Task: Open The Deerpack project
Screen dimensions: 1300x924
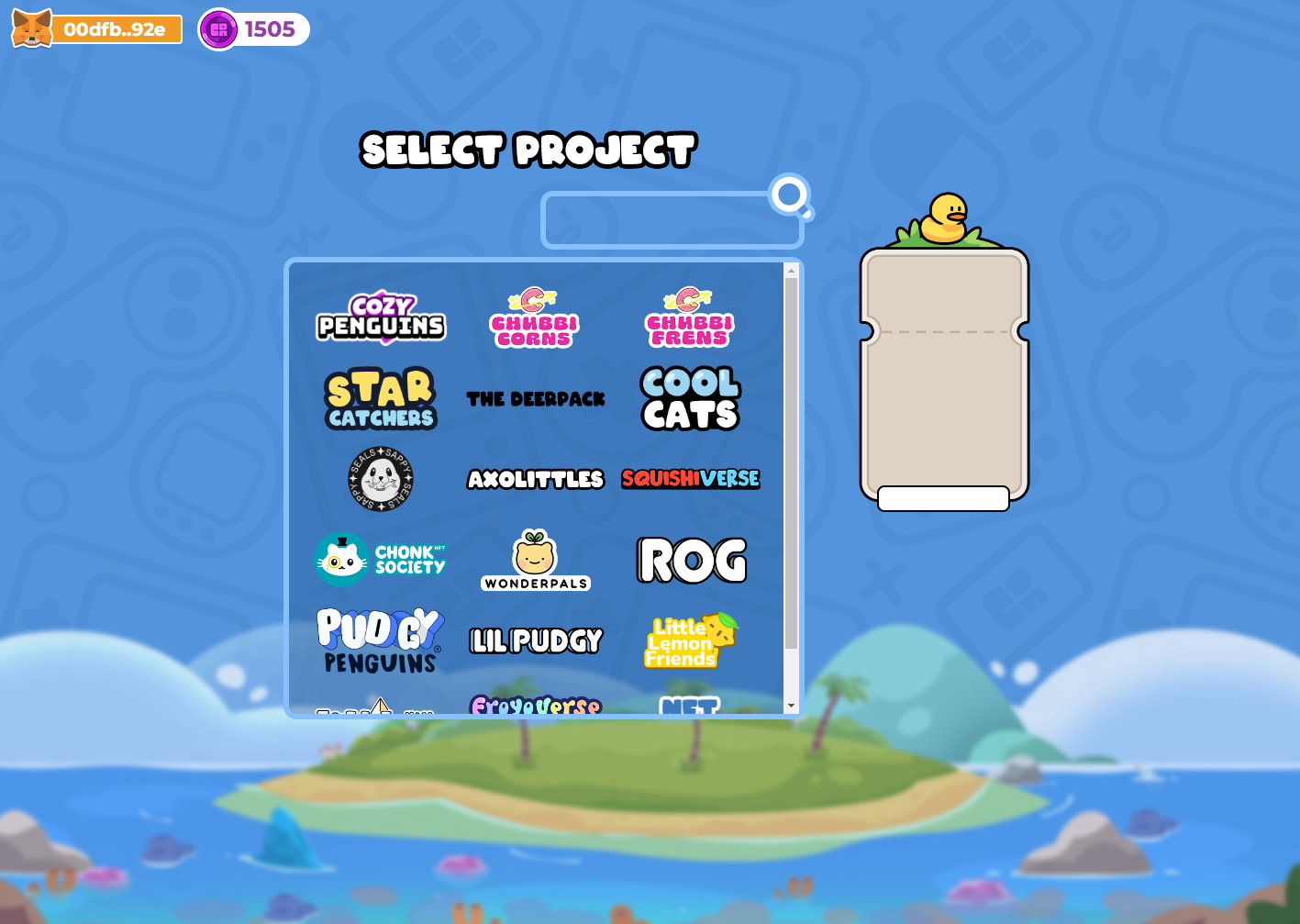Action: (x=535, y=398)
